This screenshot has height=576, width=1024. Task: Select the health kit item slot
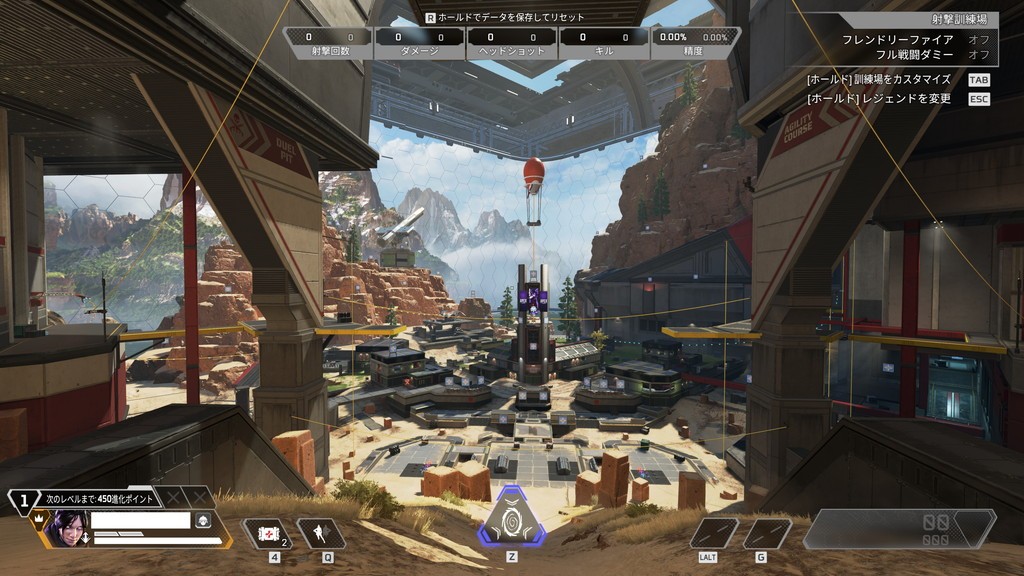click(268, 534)
